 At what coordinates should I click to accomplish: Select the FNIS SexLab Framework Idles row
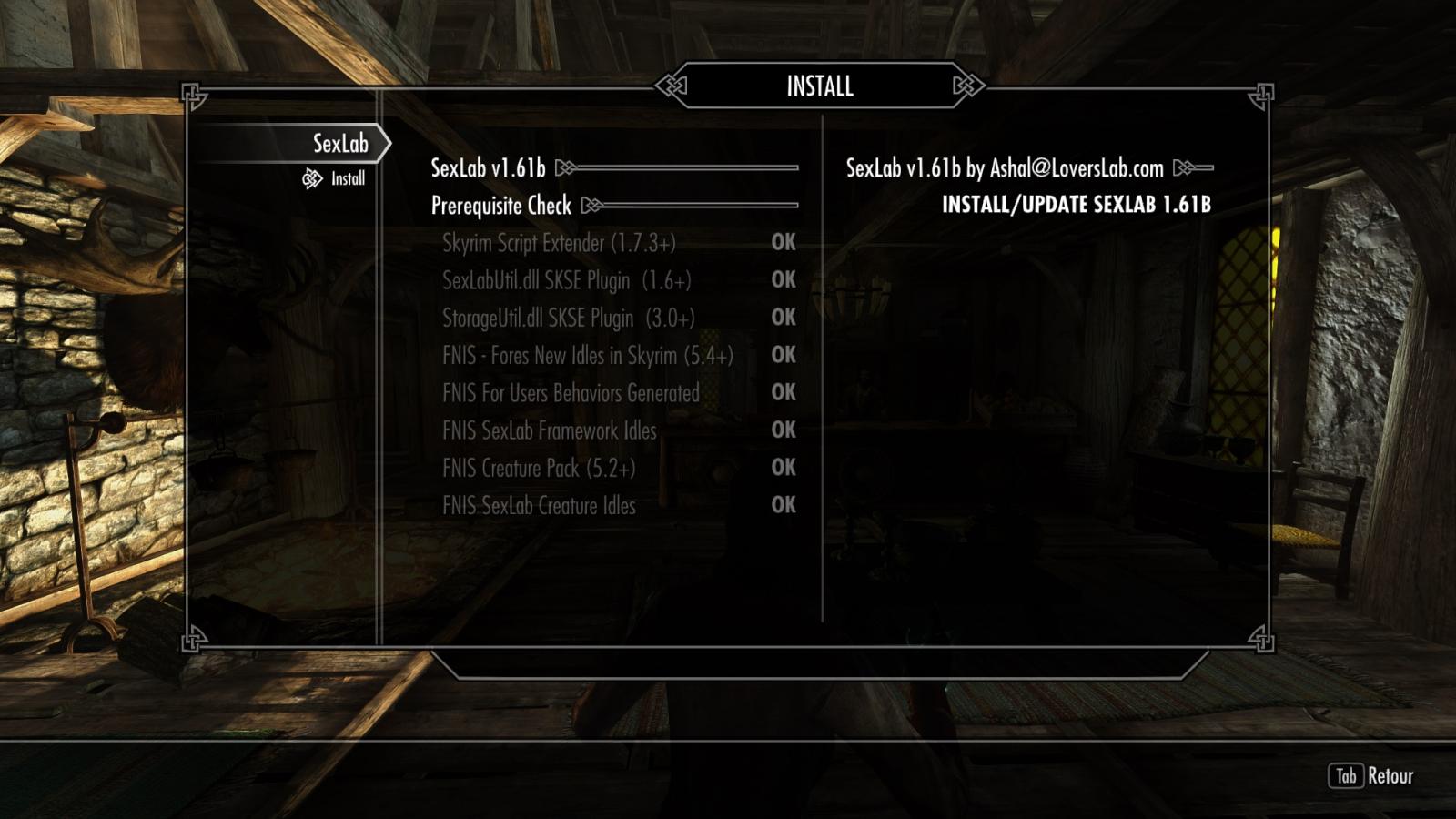pos(549,430)
